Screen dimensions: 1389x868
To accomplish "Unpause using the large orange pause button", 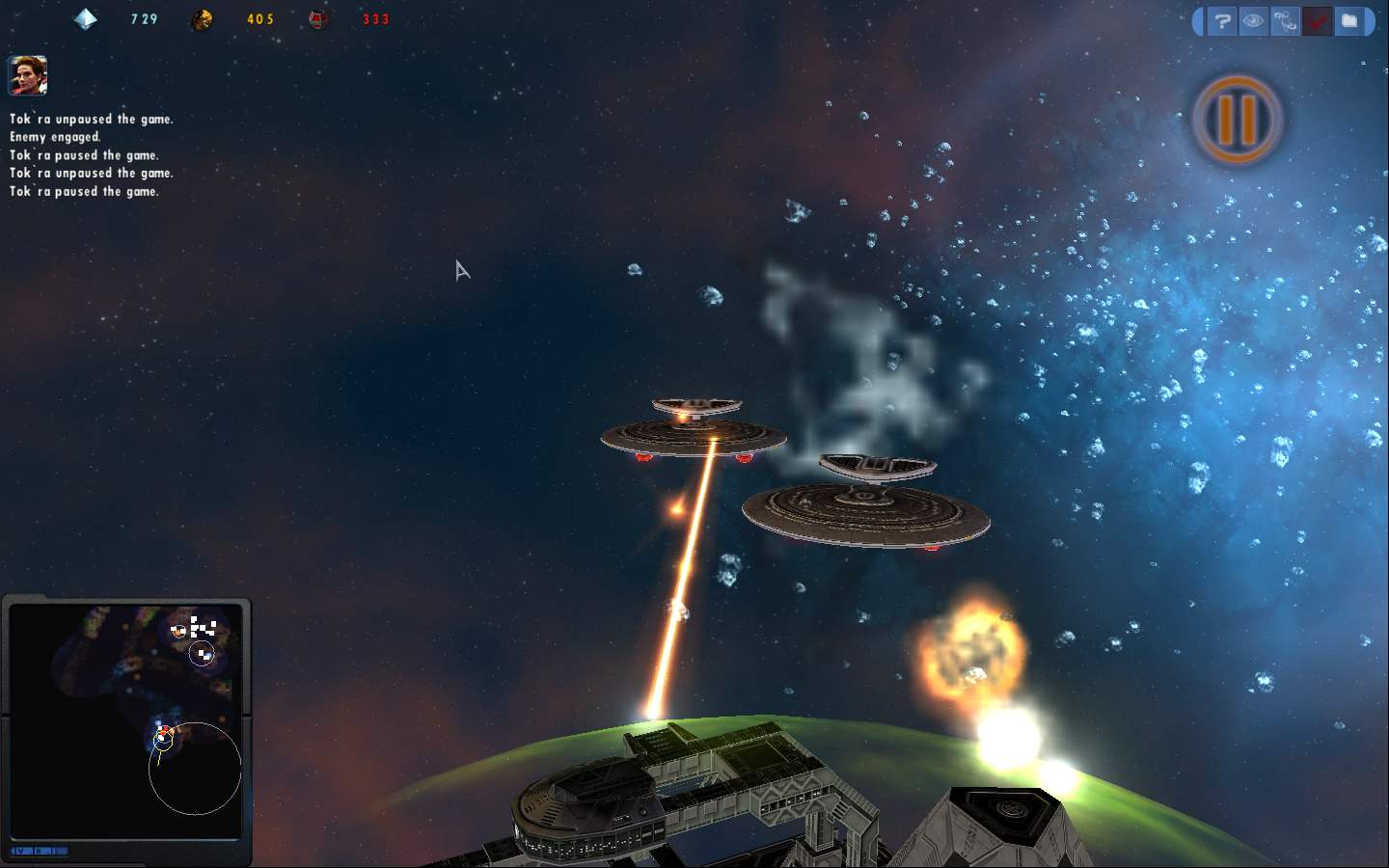I will pyautogui.click(x=1238, y=120).
